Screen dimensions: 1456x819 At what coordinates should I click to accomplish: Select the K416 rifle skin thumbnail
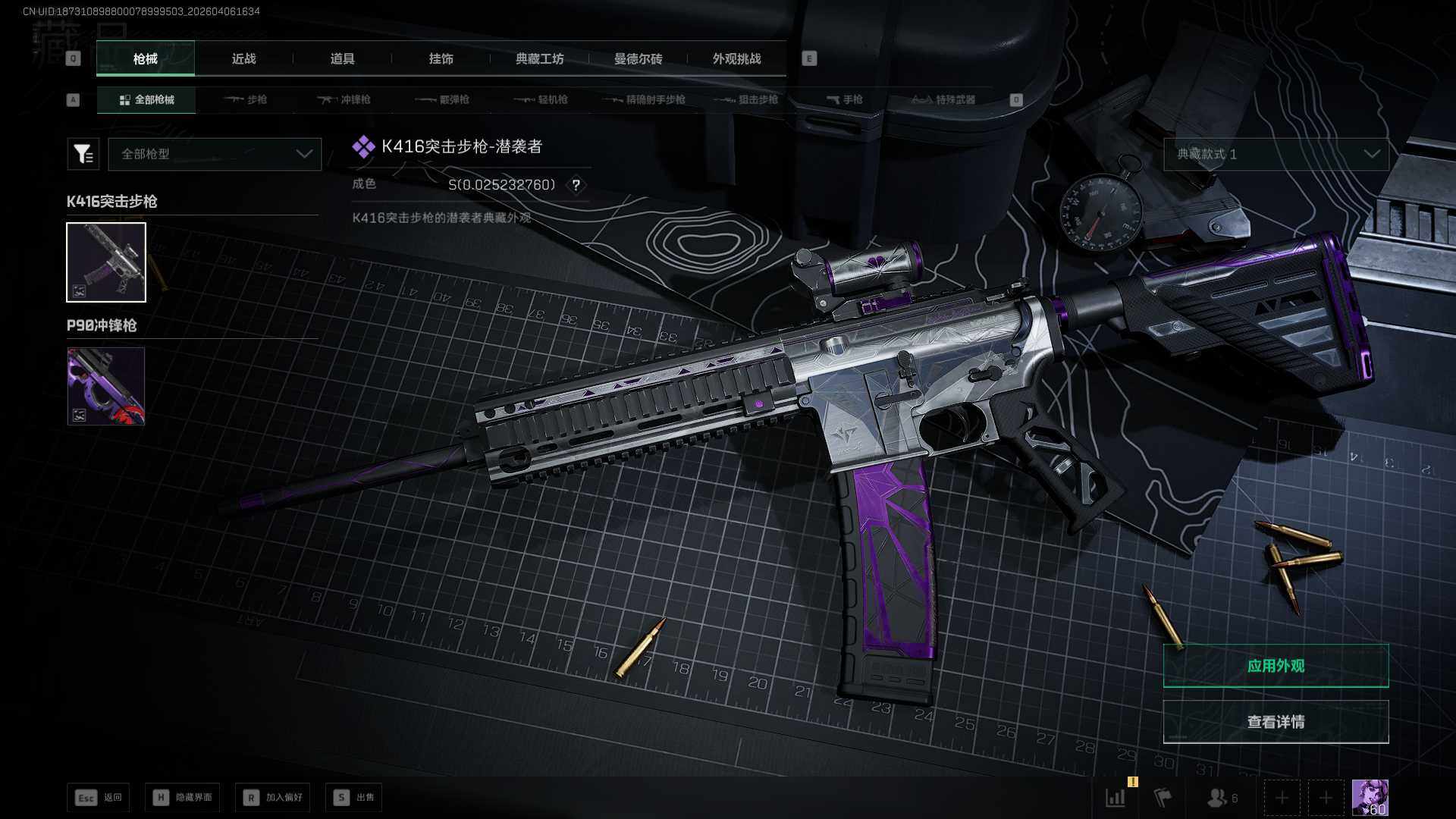click(106, 262)
